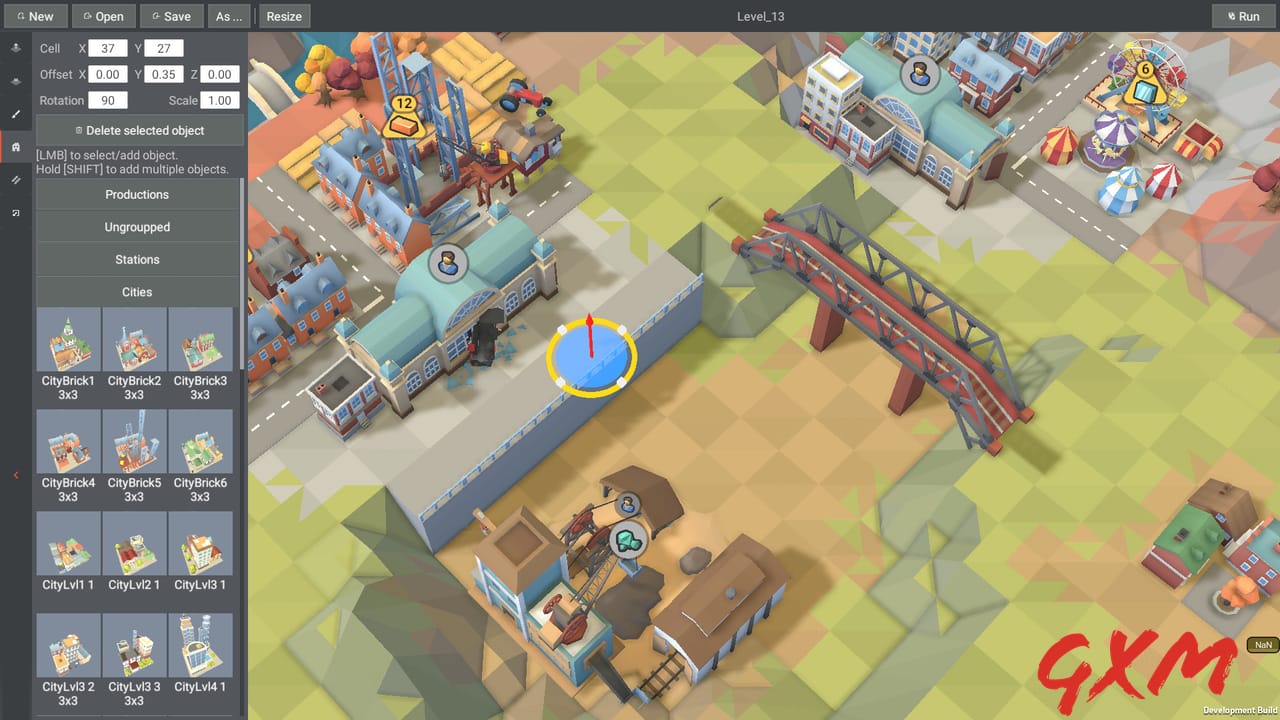Collapse the panel using the red arrow
Screen dimensions: 1280x720
pos(14,475)
